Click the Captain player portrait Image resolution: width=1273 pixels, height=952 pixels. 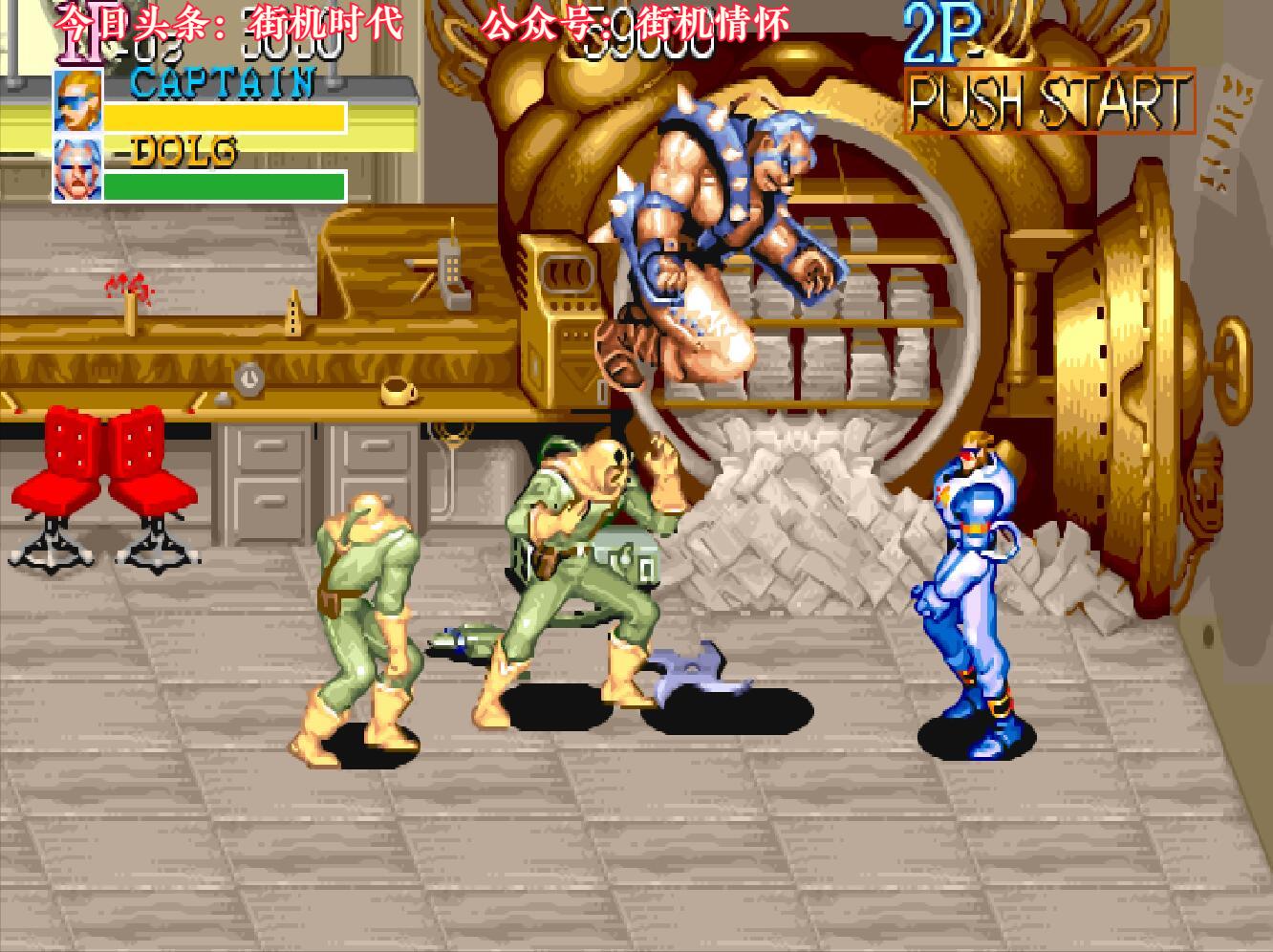point(77,100)
